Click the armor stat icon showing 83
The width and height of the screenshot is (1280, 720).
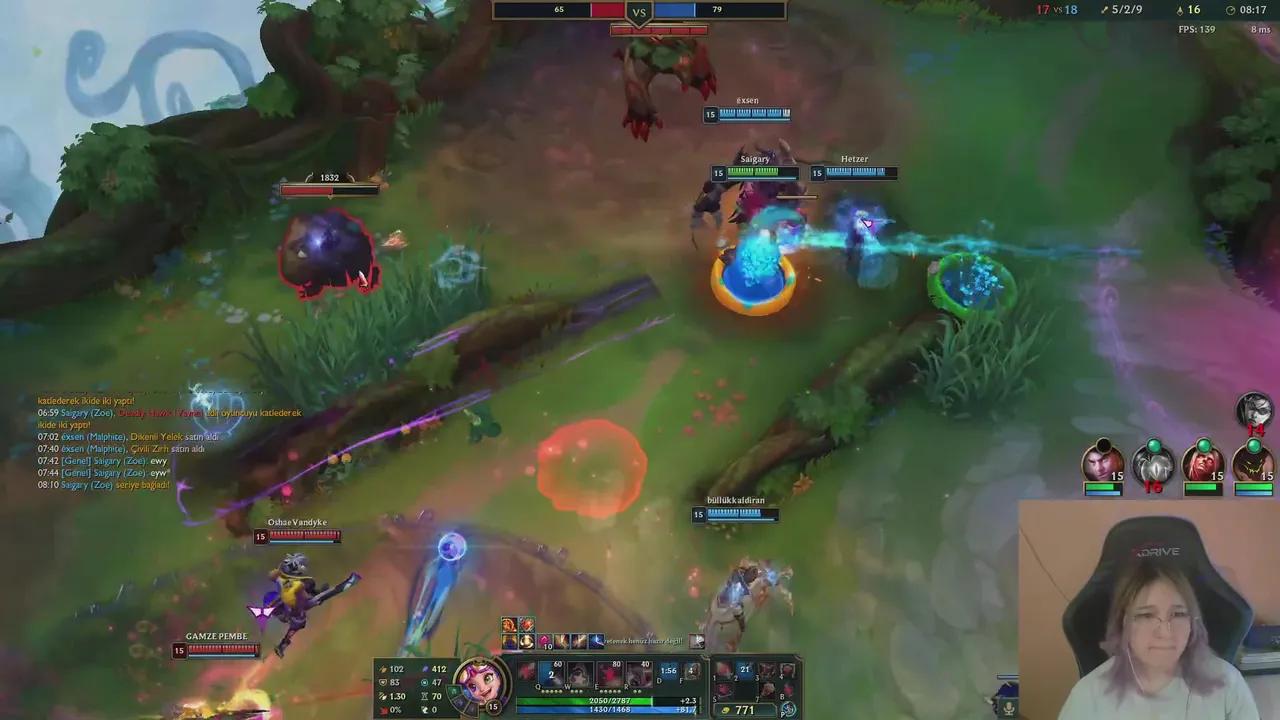383,681
